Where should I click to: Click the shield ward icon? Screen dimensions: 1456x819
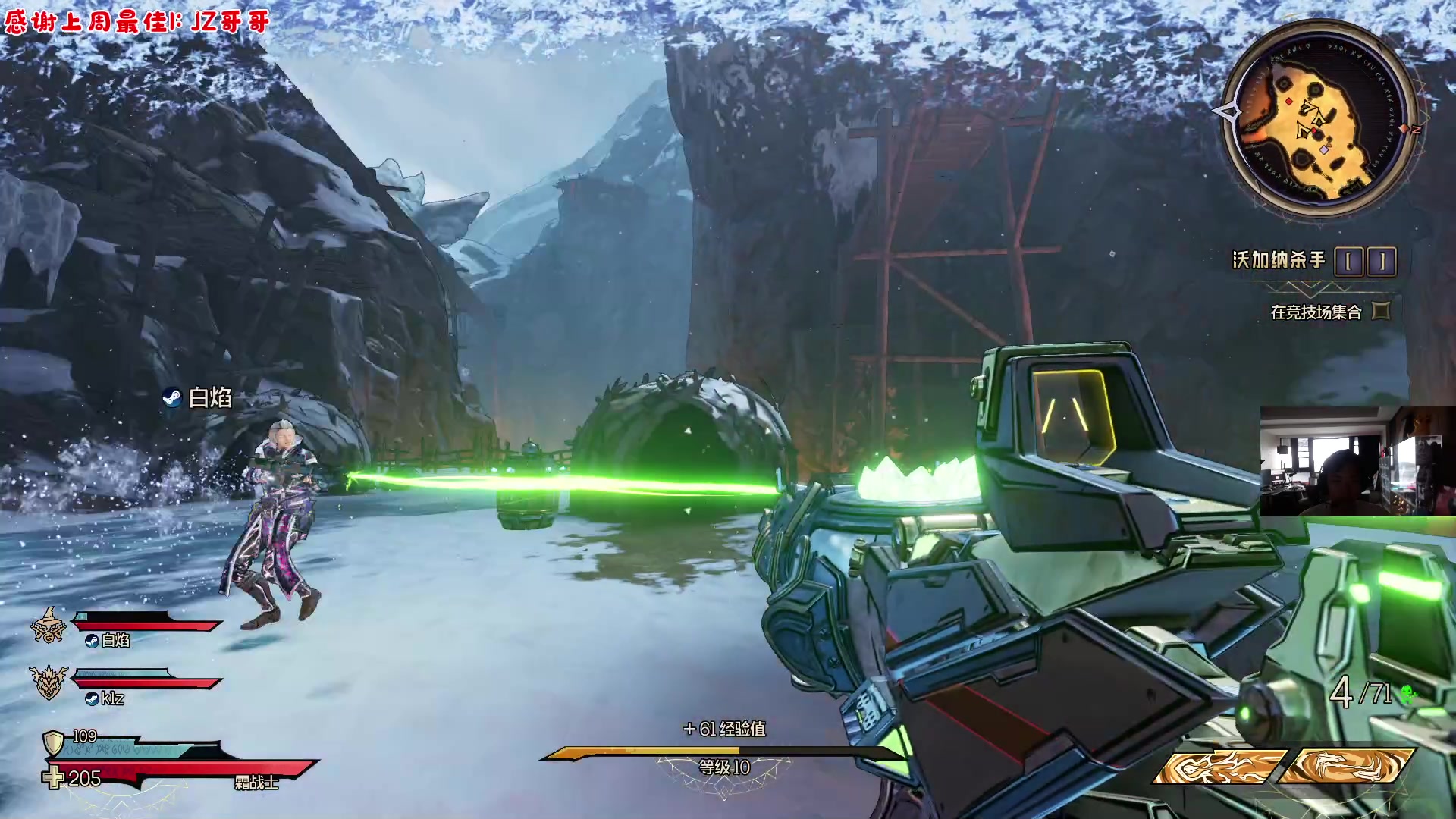point(52,742)
